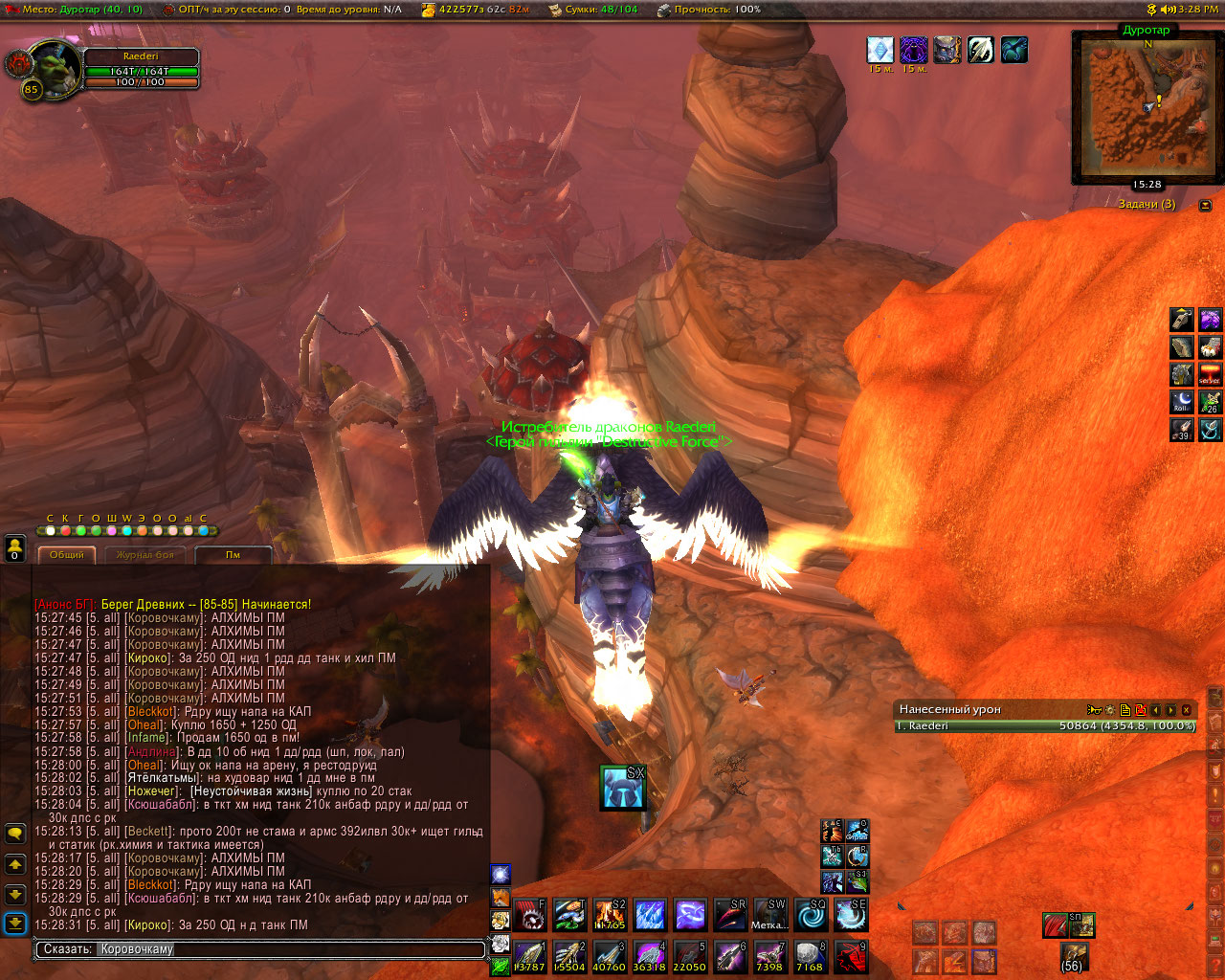
Task: Use the flame ability showing 11765
Action: click(x=610, y=916)
